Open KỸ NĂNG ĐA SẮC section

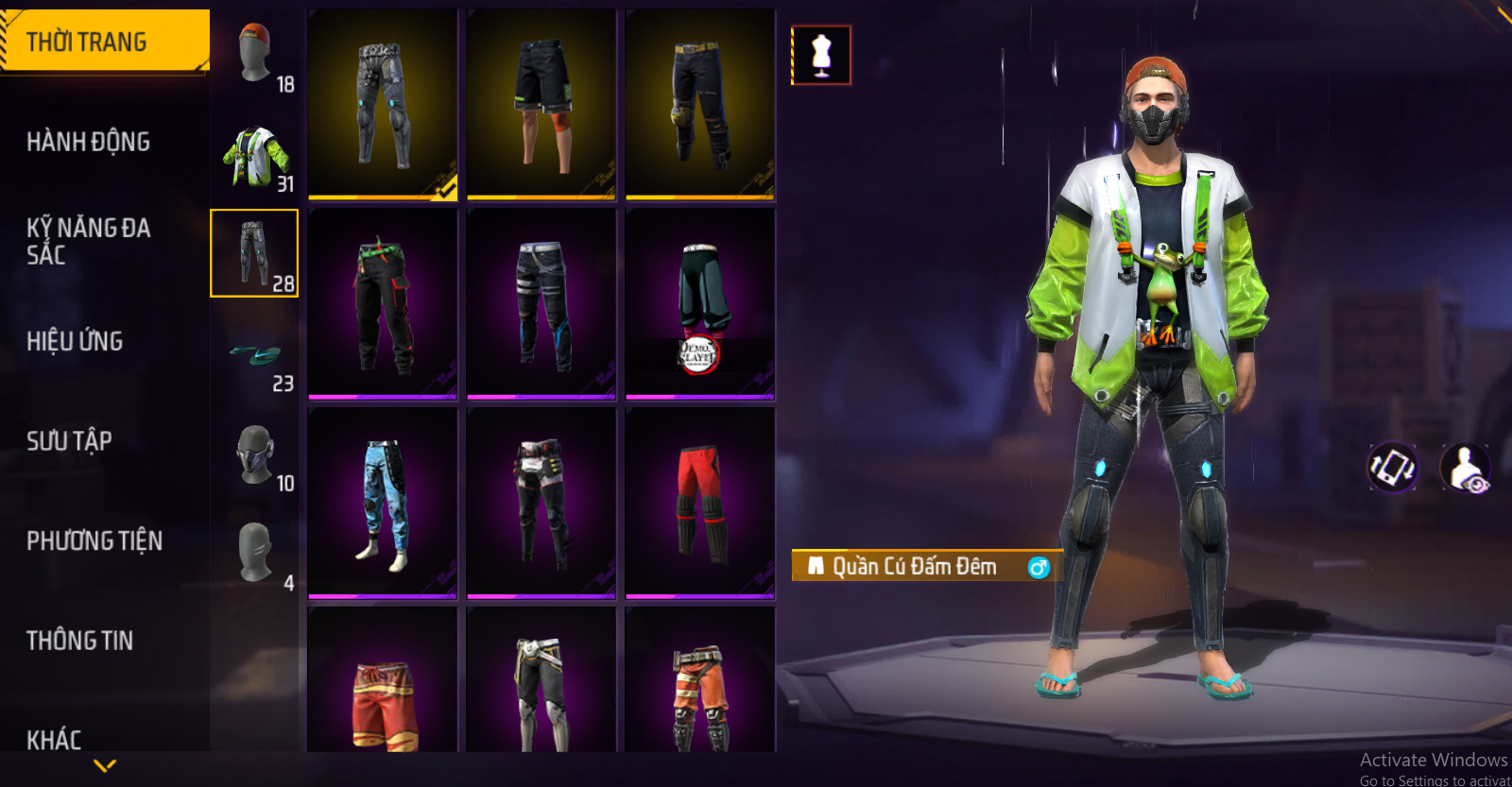pos(88,241)
